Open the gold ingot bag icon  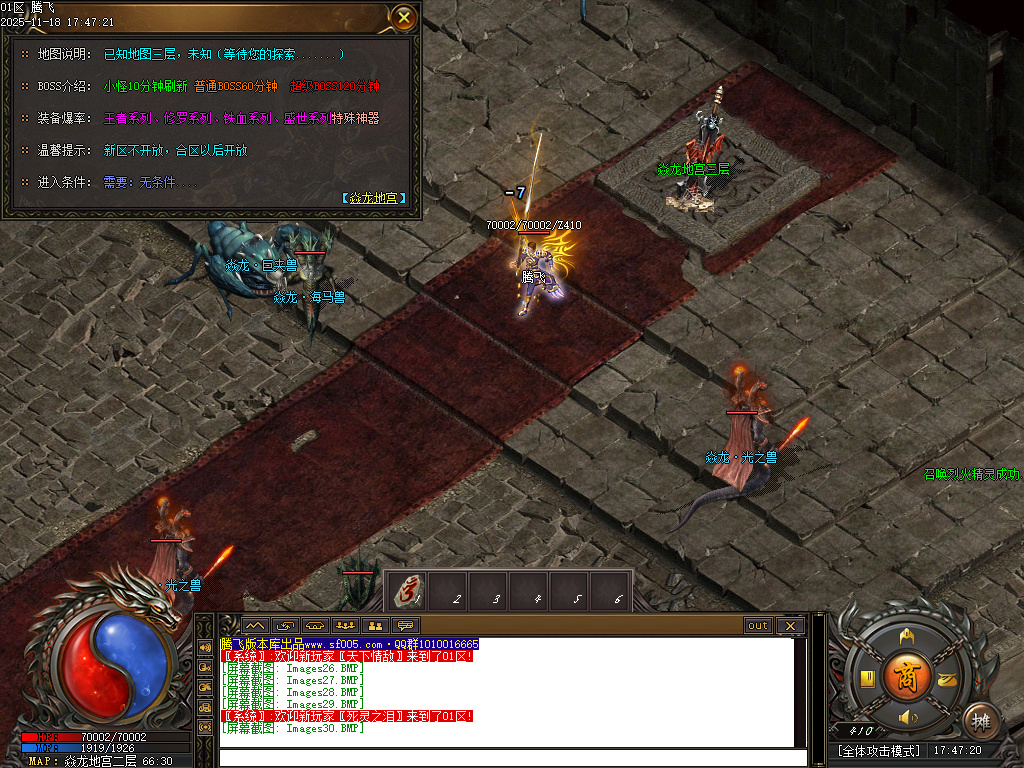[946, 680]
